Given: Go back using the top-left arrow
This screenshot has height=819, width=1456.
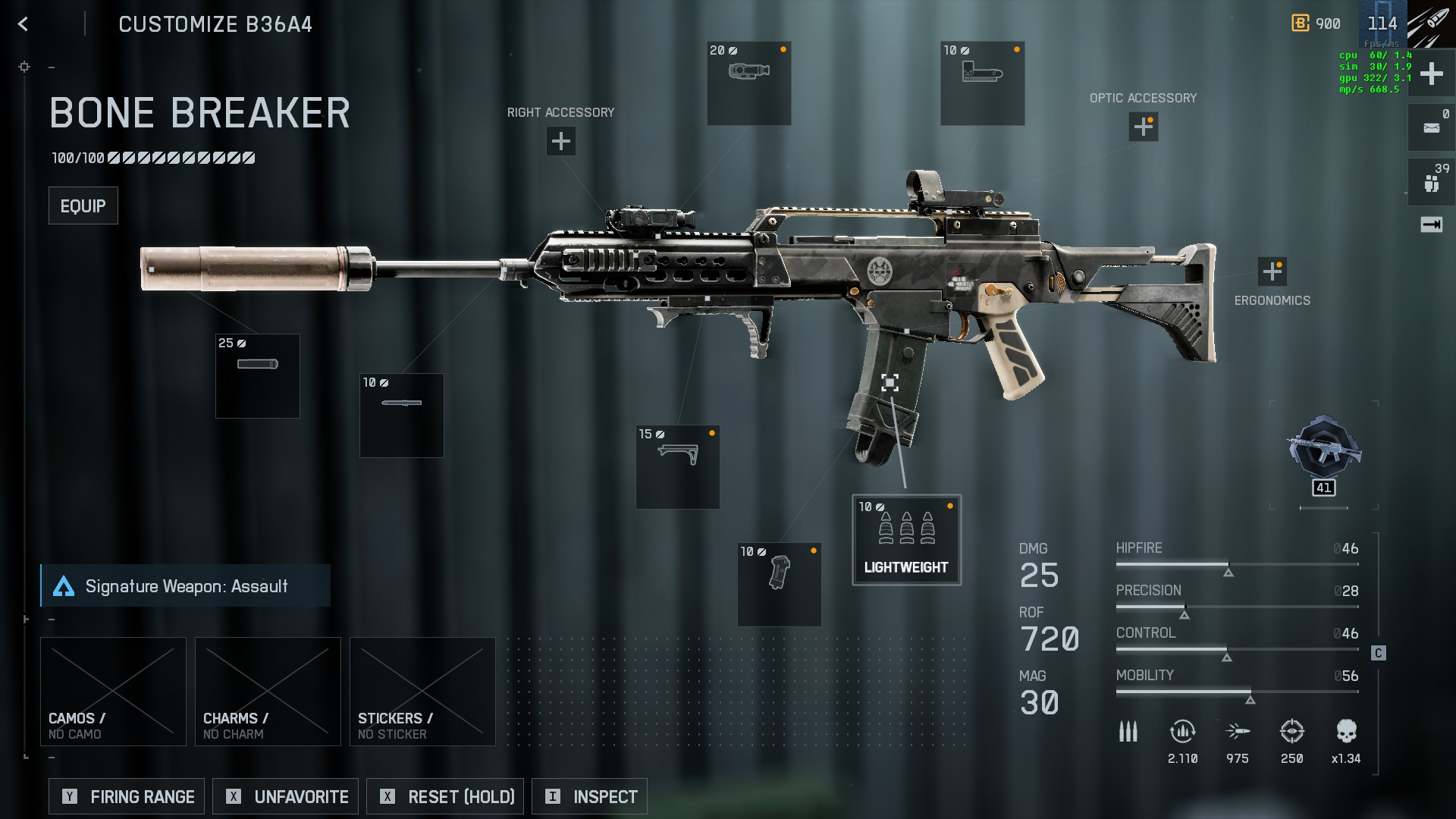Looking at the screenshot, I should 23,24.
